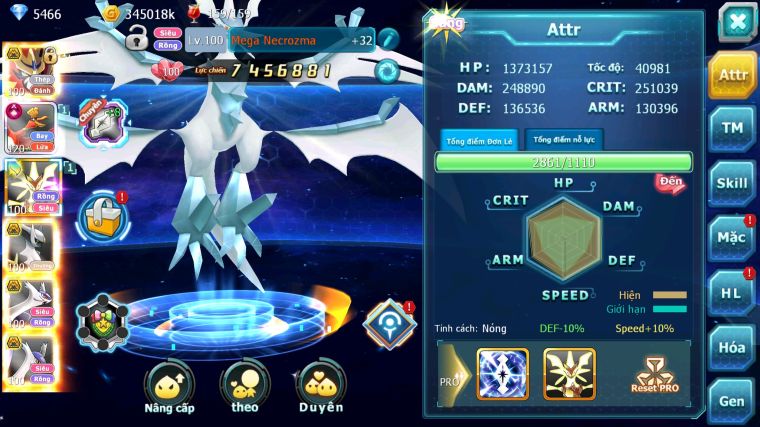Tap the padlock lock icon
The width and height of the screenshot is (760, 427).
(x=137, y=40)
